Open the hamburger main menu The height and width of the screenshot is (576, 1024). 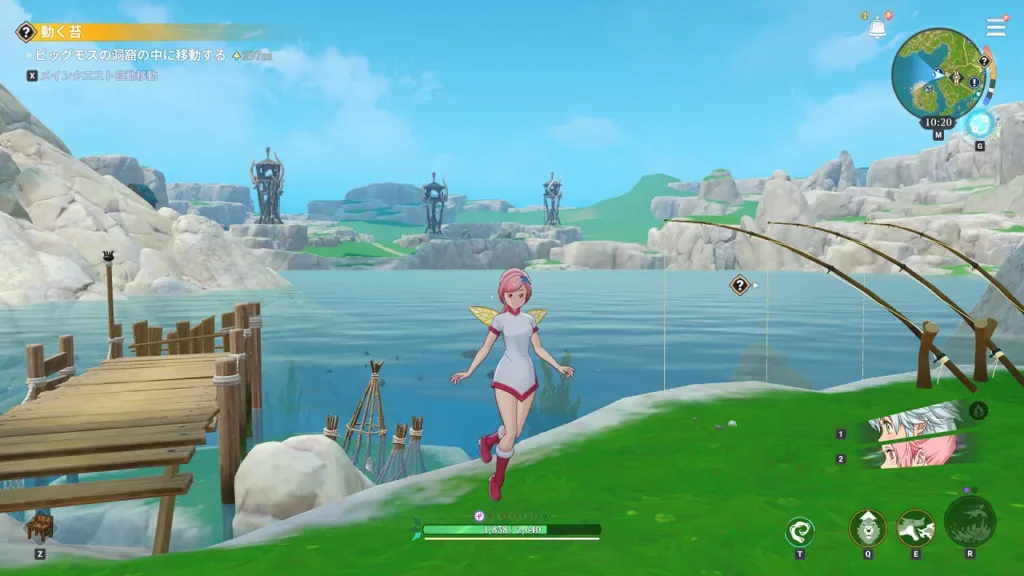(x=996, y=27)
